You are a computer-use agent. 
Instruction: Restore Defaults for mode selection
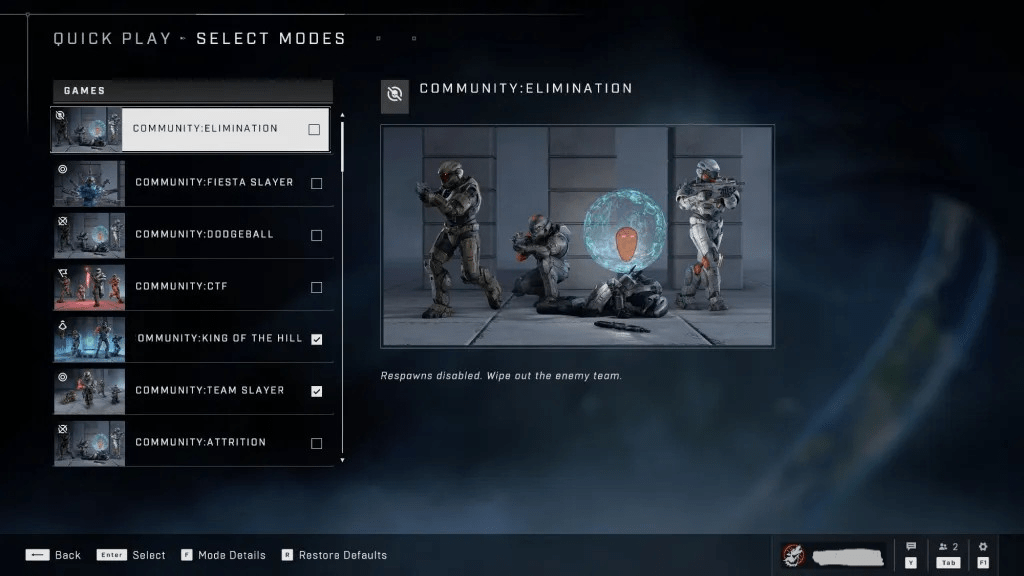pyautogui.click(x=334, y=555)
